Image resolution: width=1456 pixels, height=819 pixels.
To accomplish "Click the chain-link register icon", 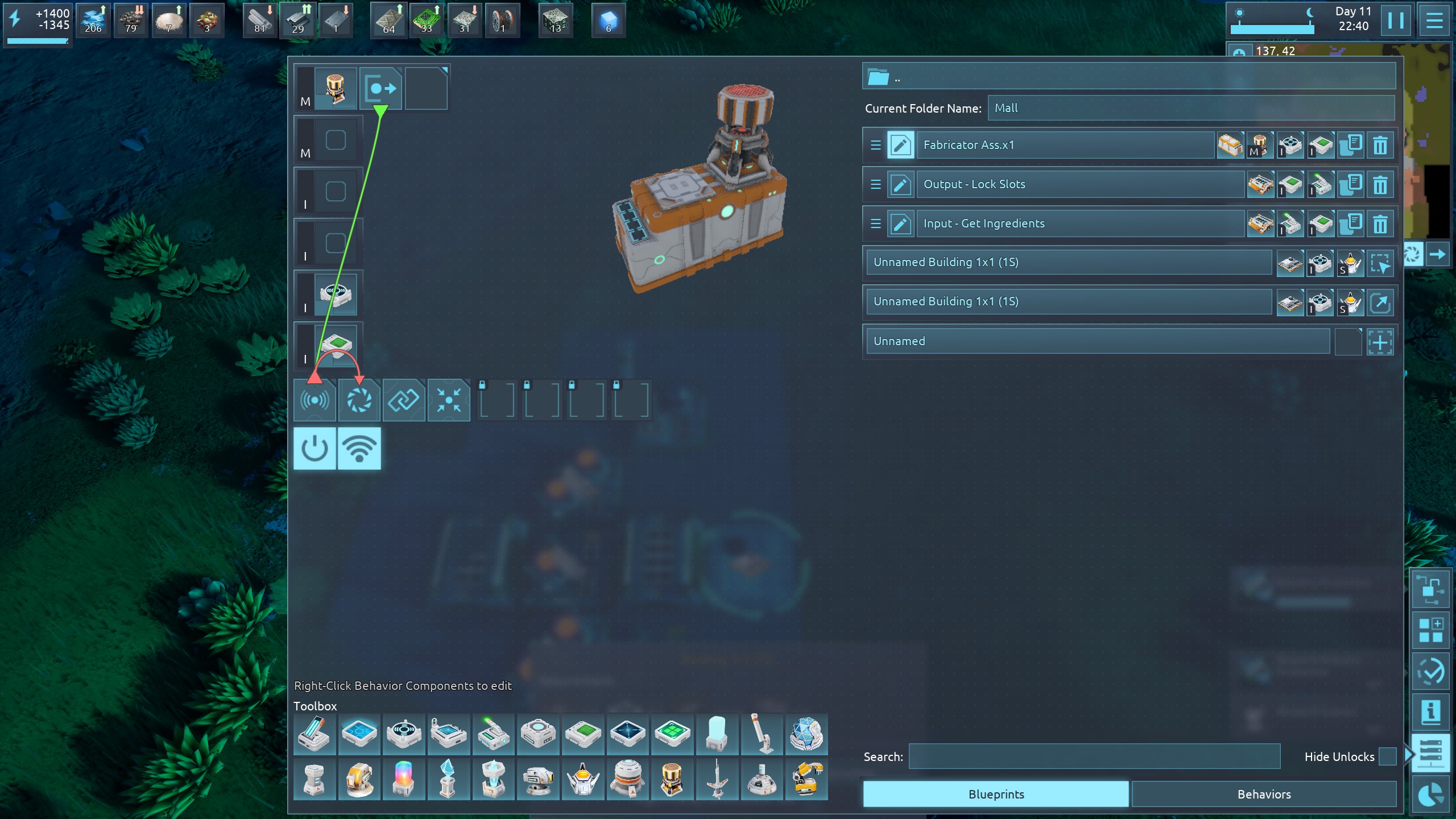I will 404,400.
